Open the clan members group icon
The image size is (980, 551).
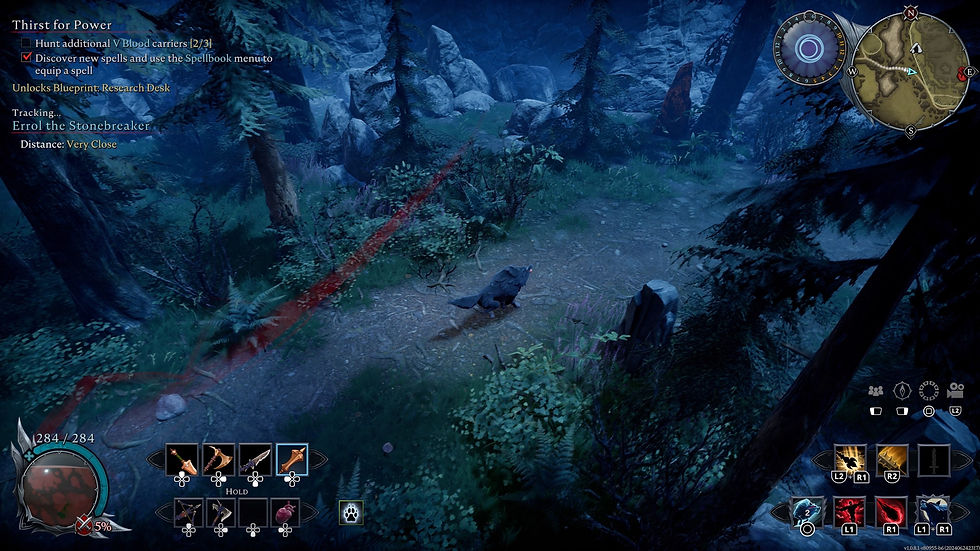[876, 391]
